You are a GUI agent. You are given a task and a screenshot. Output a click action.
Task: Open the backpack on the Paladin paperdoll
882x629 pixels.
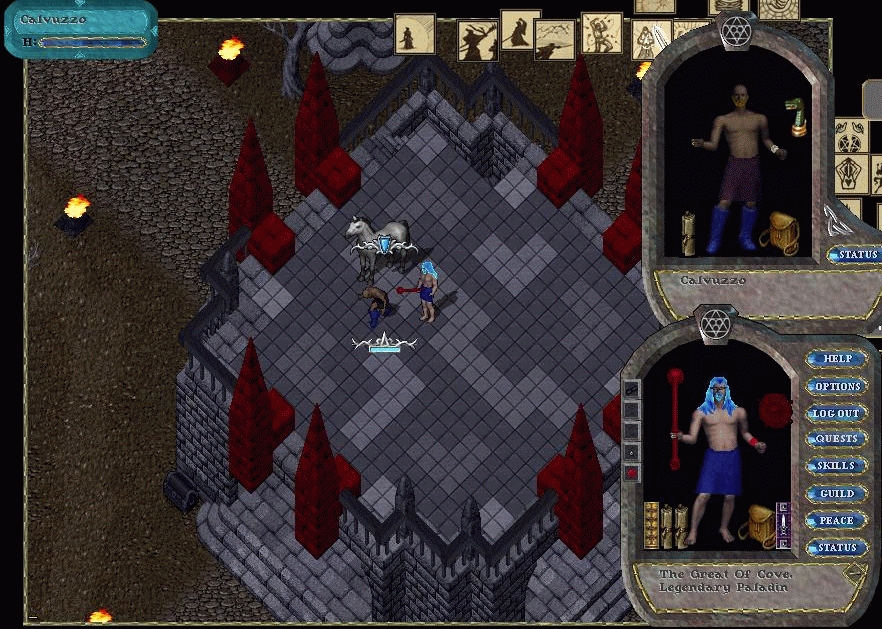click(763, 525)
